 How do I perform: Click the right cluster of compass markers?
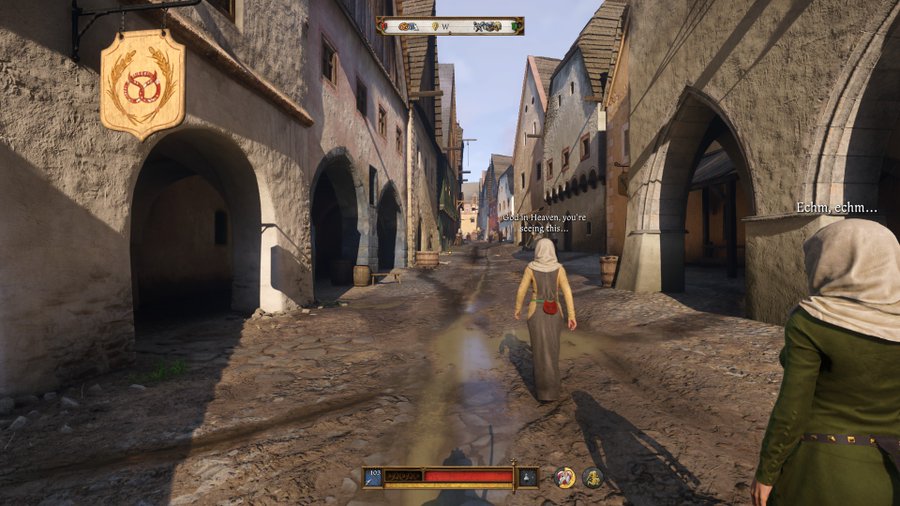point(489,26)
